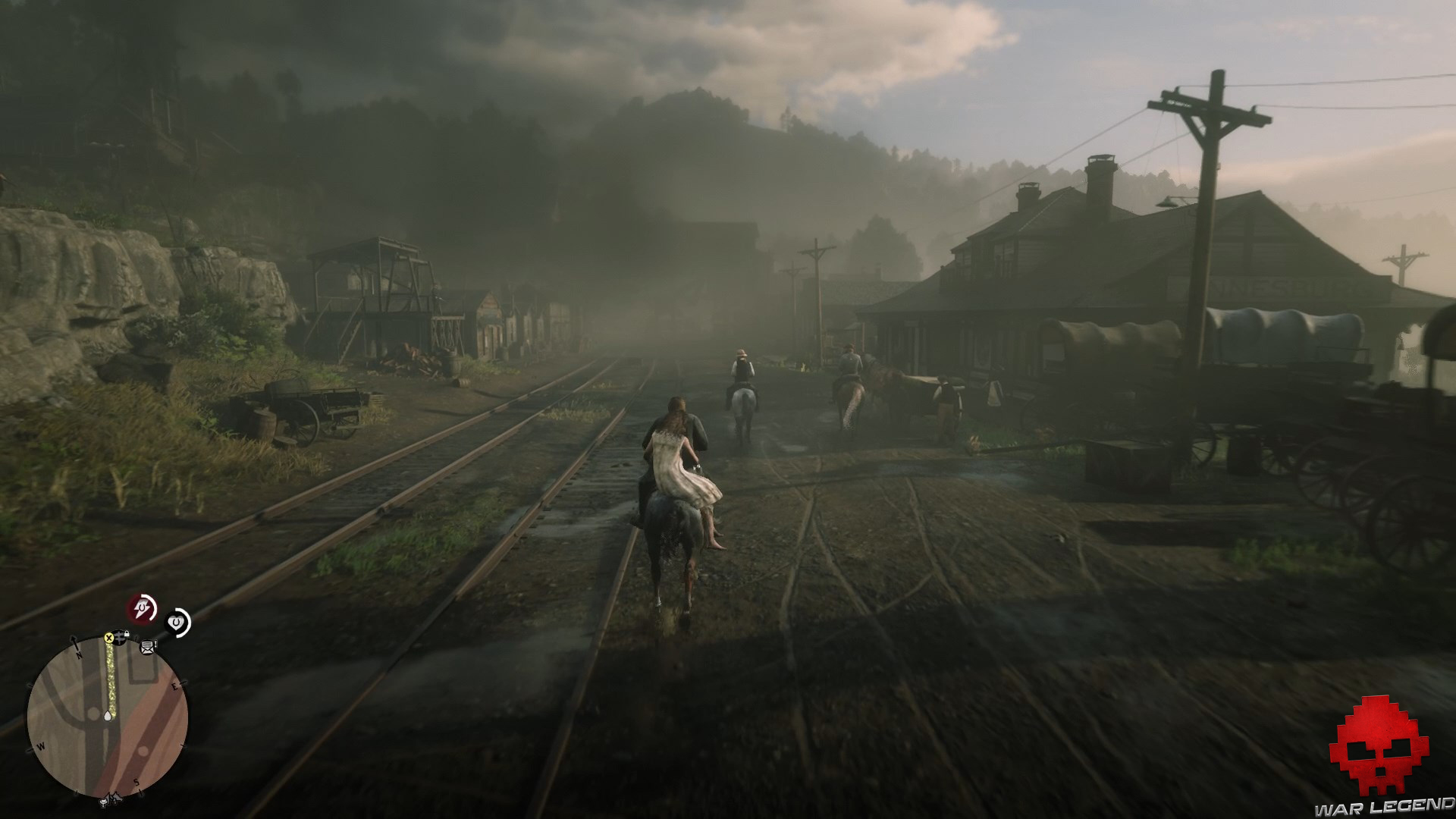Click the E compass marker on minimap

point(174,686)
